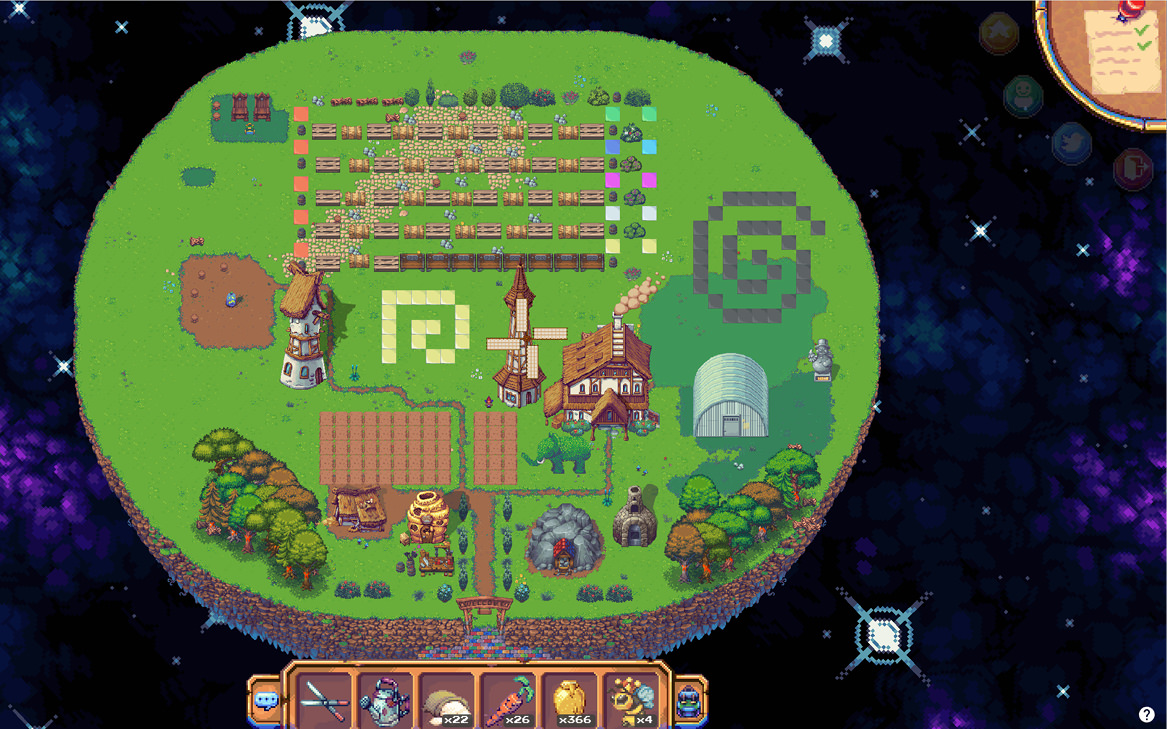This screenshot has width=1167, height=729.
Task: Click the Twitter bird button
Action: (x=1071, y=143)
